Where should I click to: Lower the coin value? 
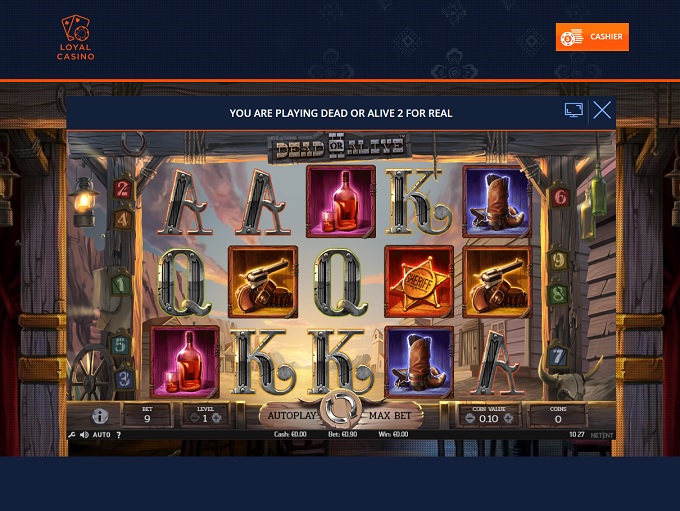pos(470,418)
